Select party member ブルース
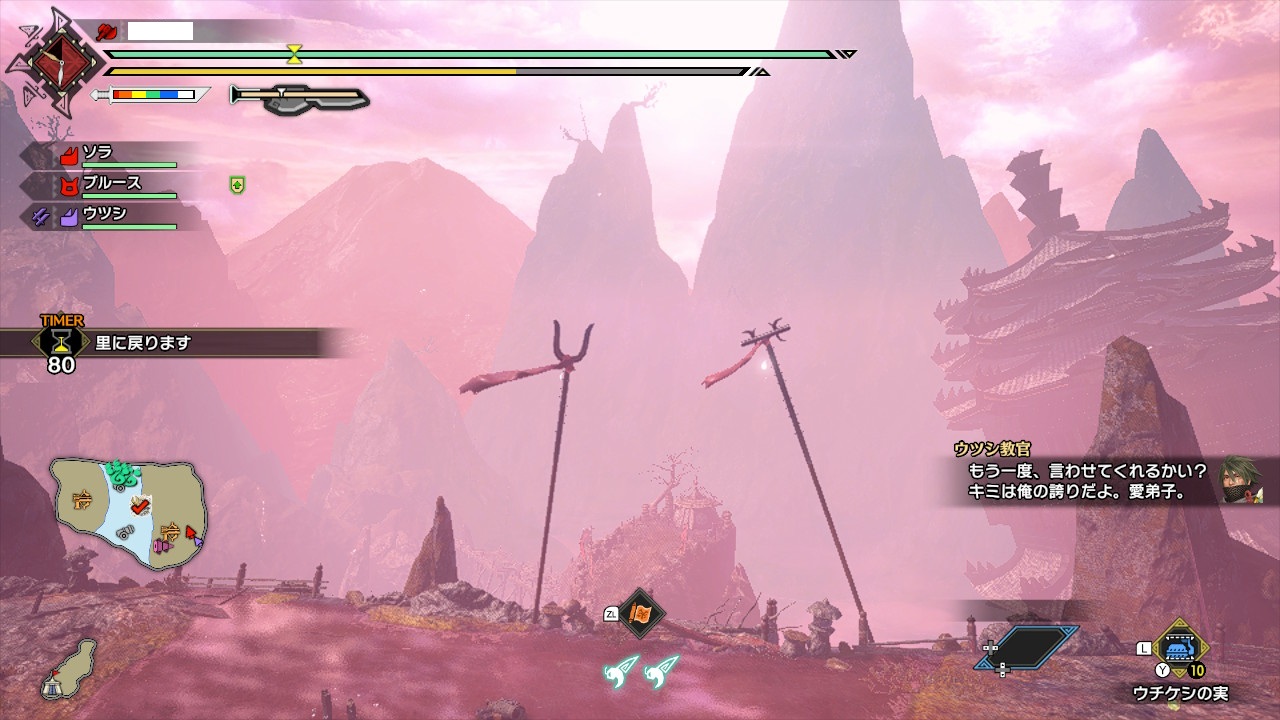Viewport: 1280px width, 720px height. (111, 183)
